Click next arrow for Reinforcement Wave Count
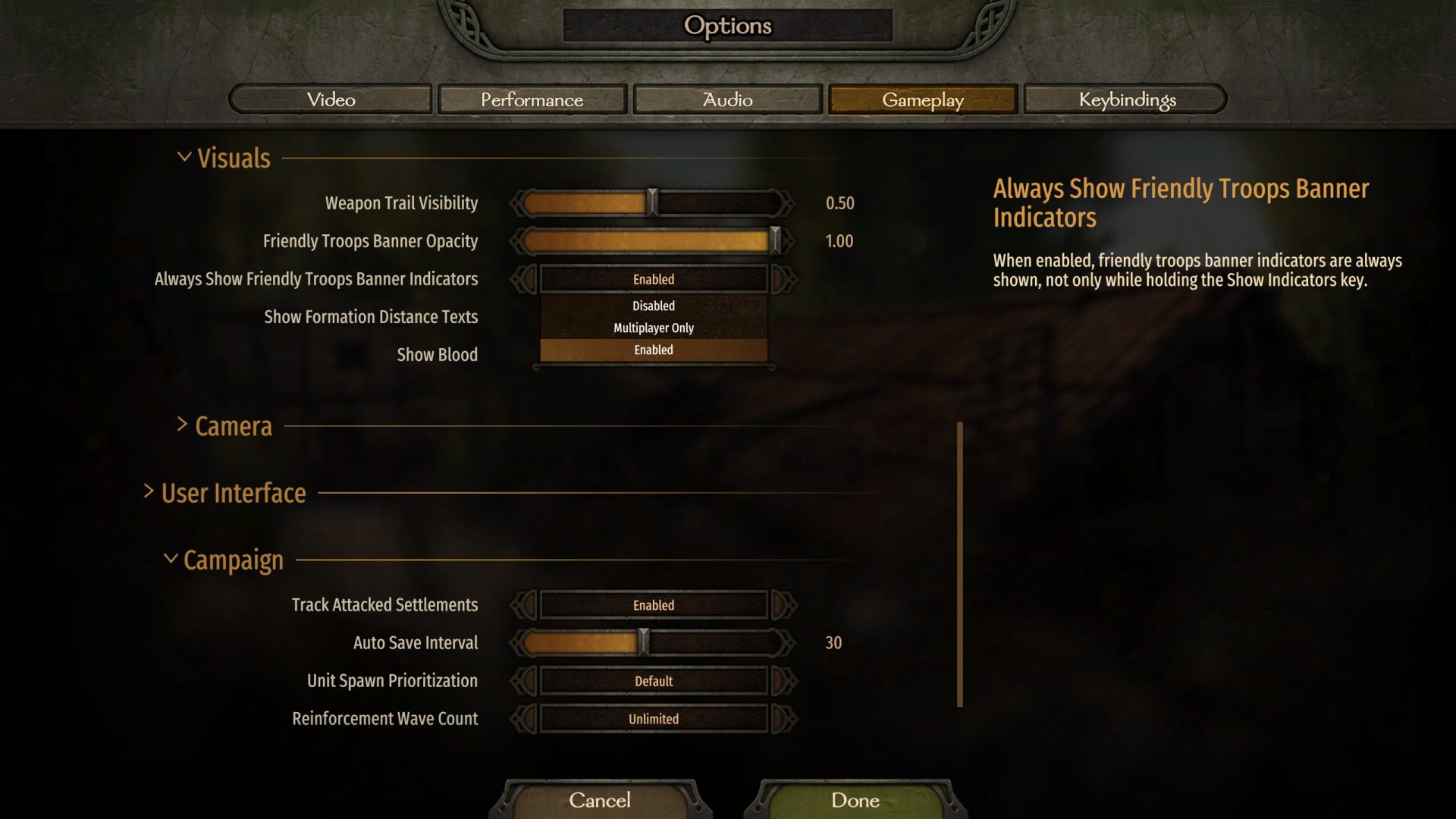Image resolution: width=1456 pixels, height=819 pixels. click(784, 719)
